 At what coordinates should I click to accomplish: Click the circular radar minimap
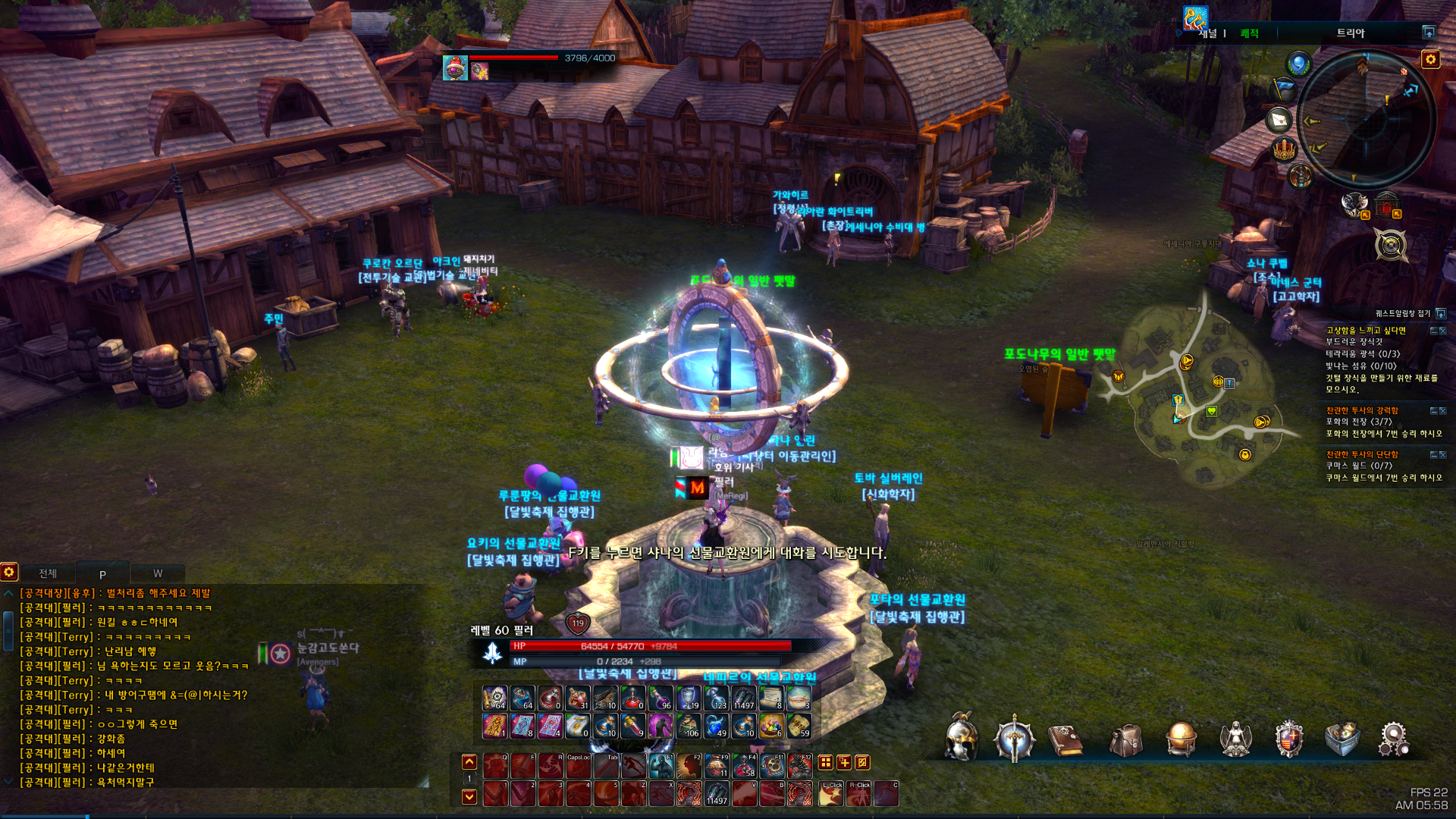[x=1367, y=120]
